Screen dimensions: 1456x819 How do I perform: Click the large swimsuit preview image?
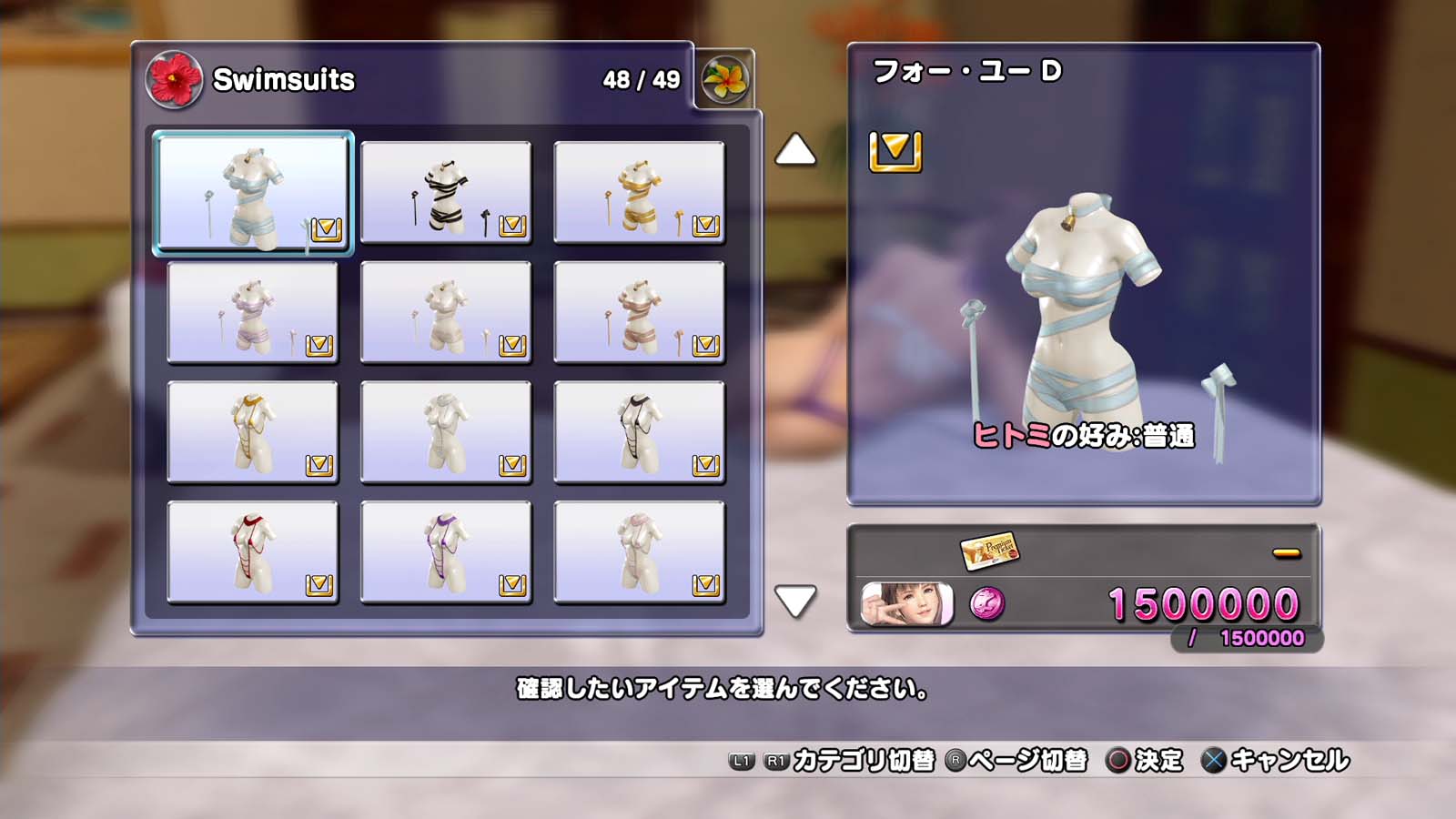[1083, 318]
